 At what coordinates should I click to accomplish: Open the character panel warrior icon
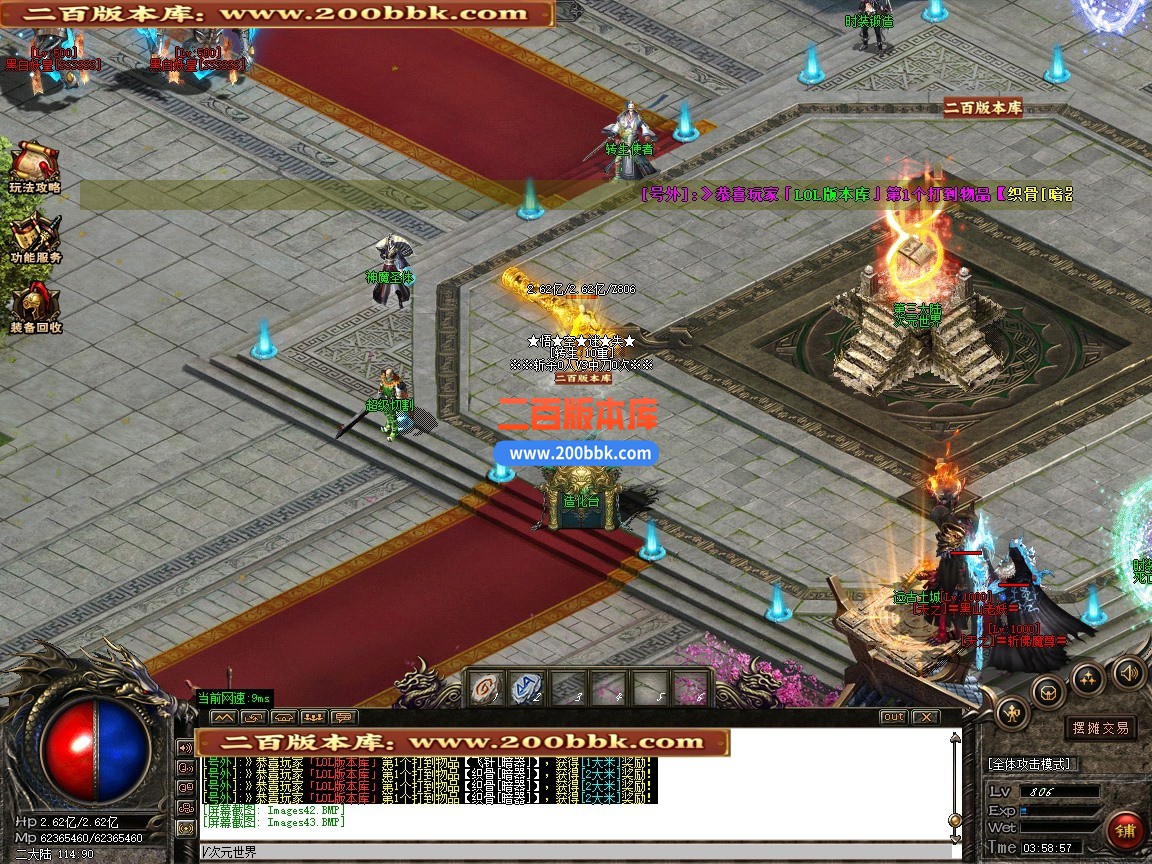pos(1012,712)
